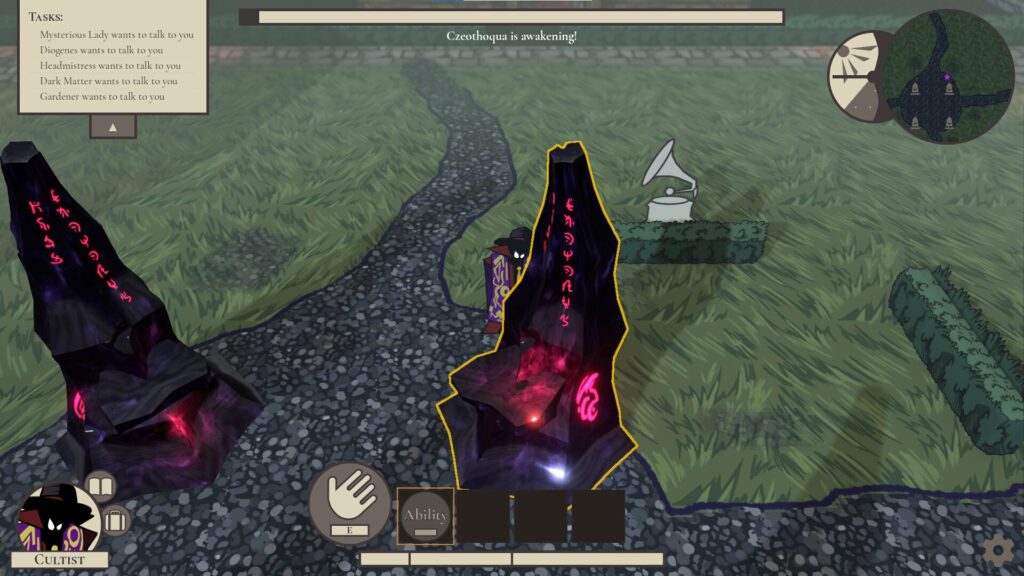Screen dimensions: 1024x576
Task: Collapse the Tasks panel with the arrow tab
Action: 113,127
